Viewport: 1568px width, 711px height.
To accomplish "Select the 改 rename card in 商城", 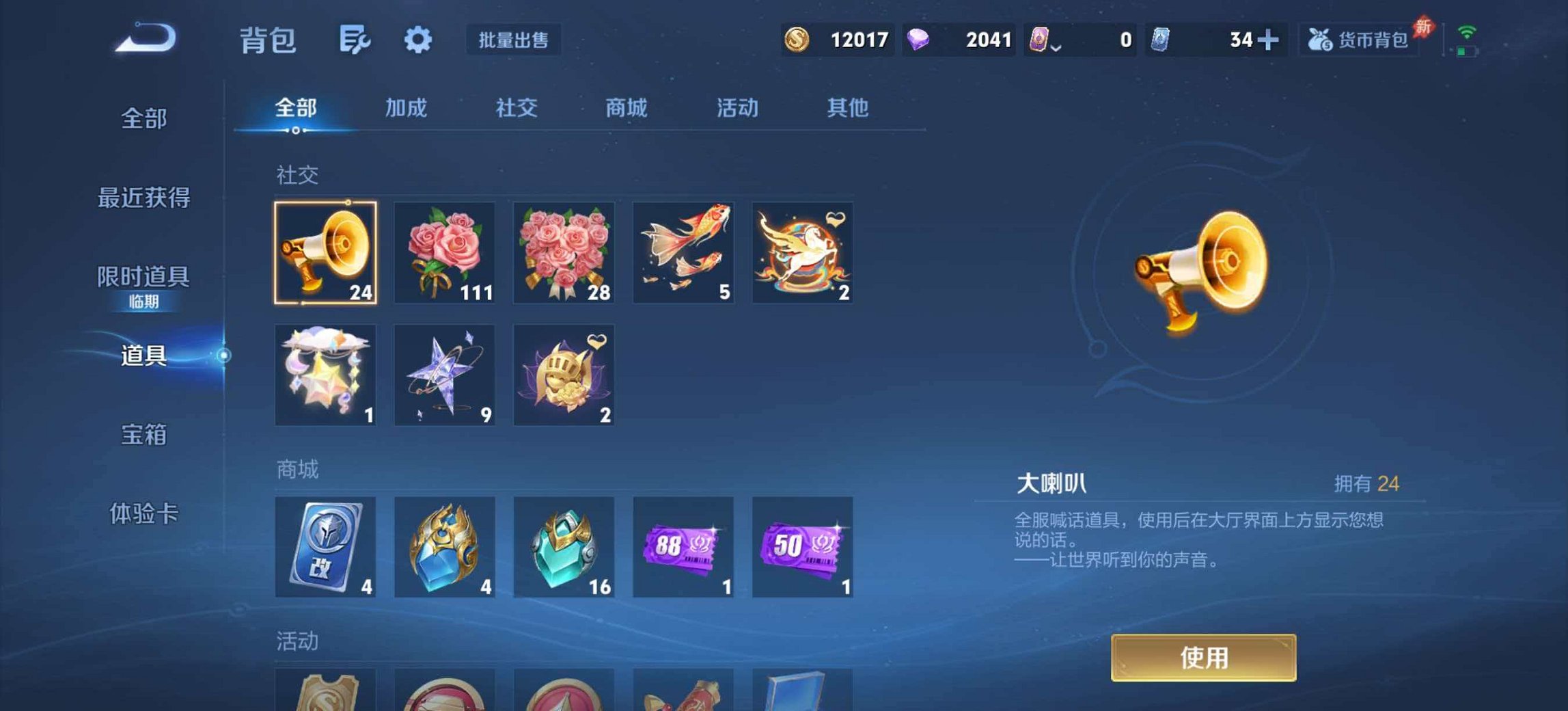I will point(326,547).
